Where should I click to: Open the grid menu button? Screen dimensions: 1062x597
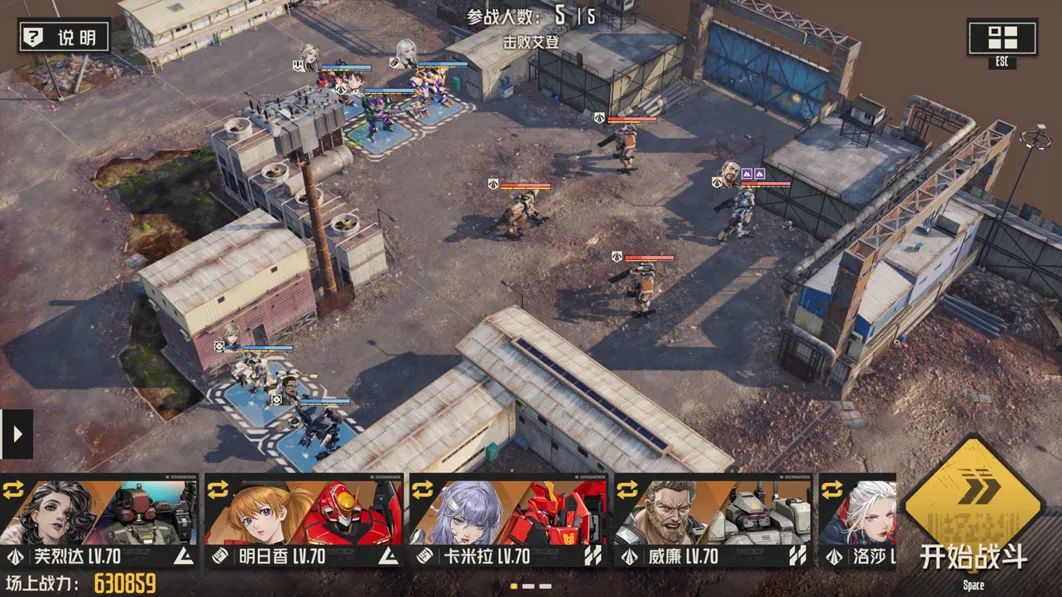1001,39
